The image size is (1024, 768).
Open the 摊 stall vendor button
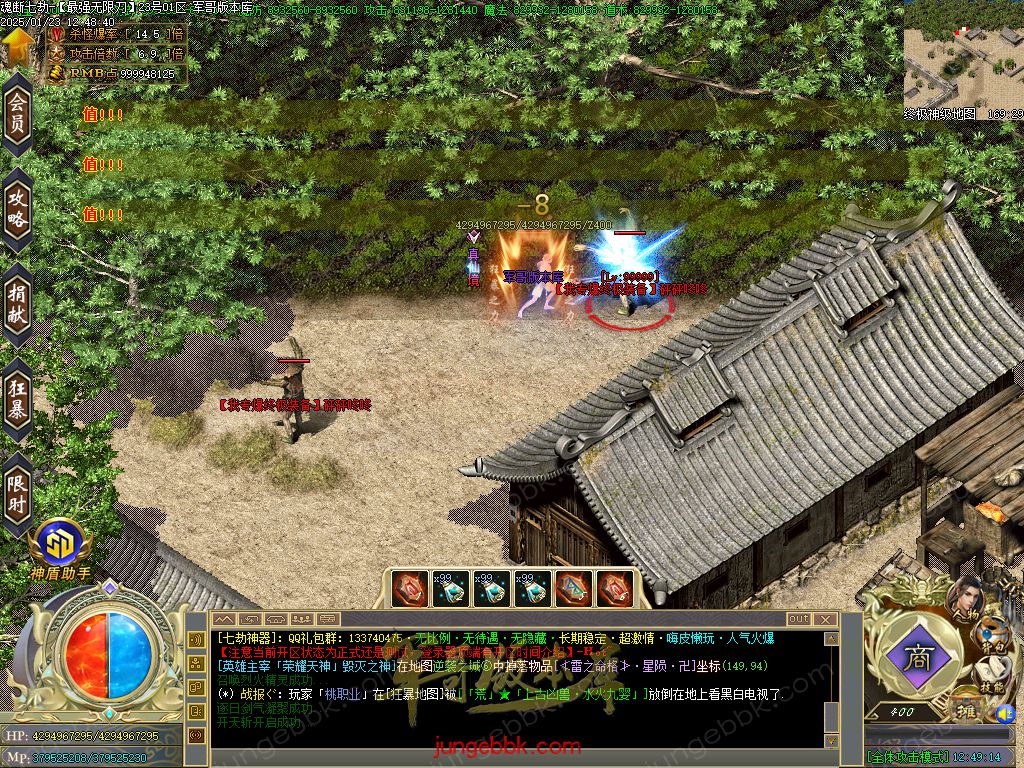968,711
